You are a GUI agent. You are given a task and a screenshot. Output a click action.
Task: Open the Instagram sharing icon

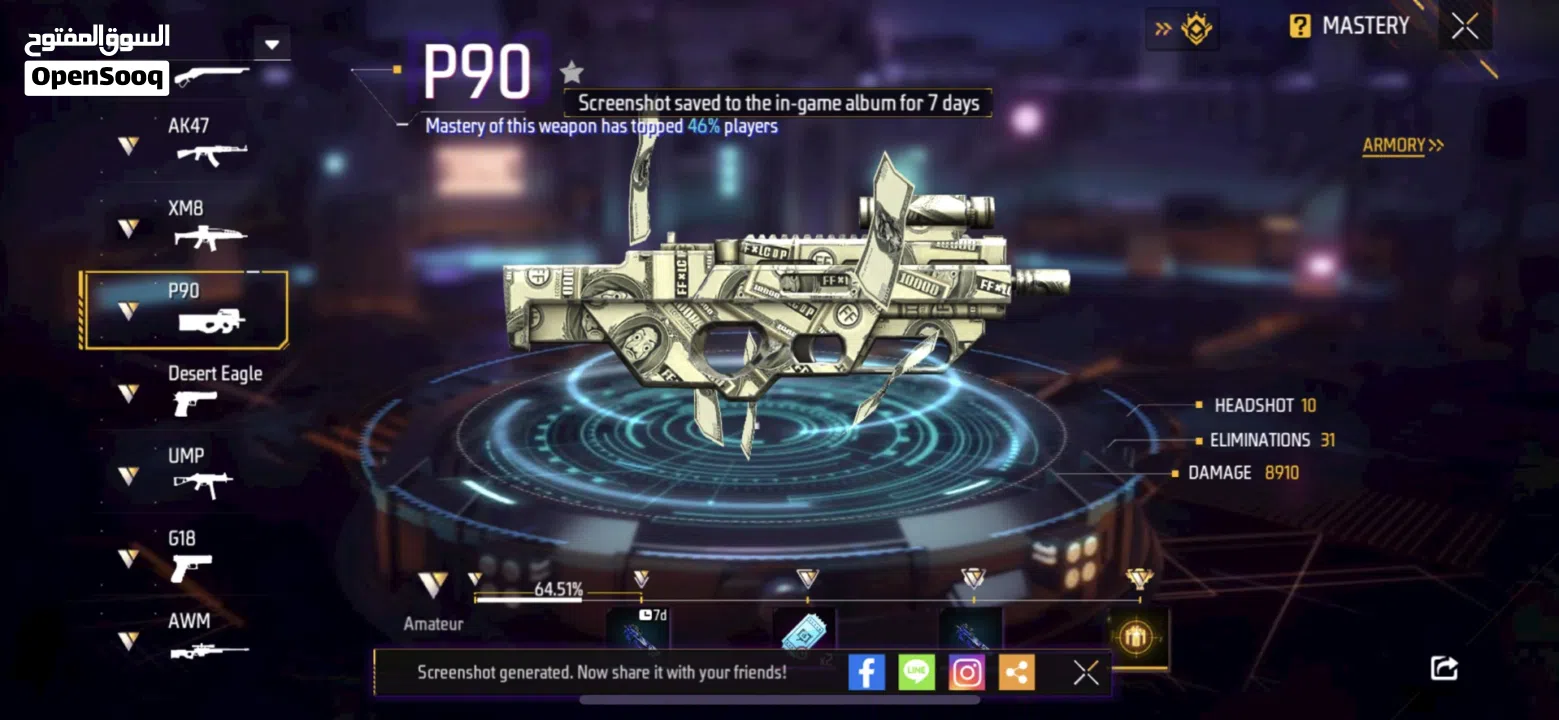(966, 671)
